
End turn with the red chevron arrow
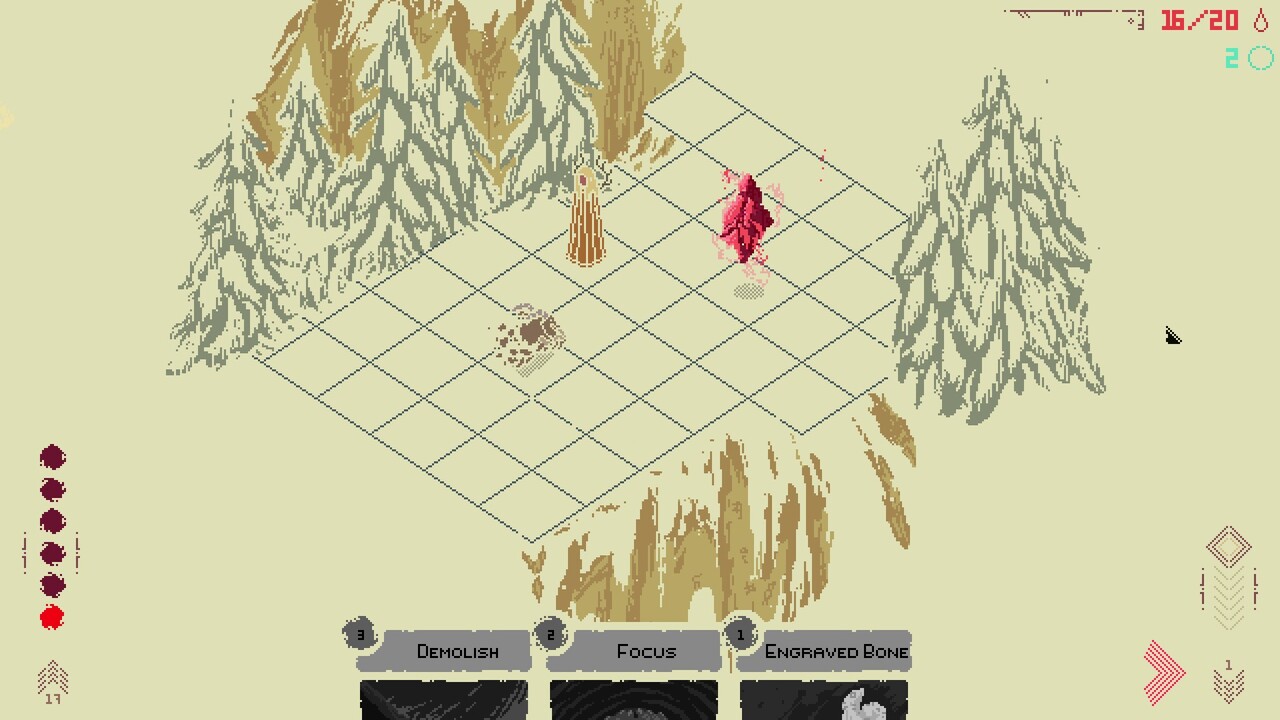tap(1165, 670)
